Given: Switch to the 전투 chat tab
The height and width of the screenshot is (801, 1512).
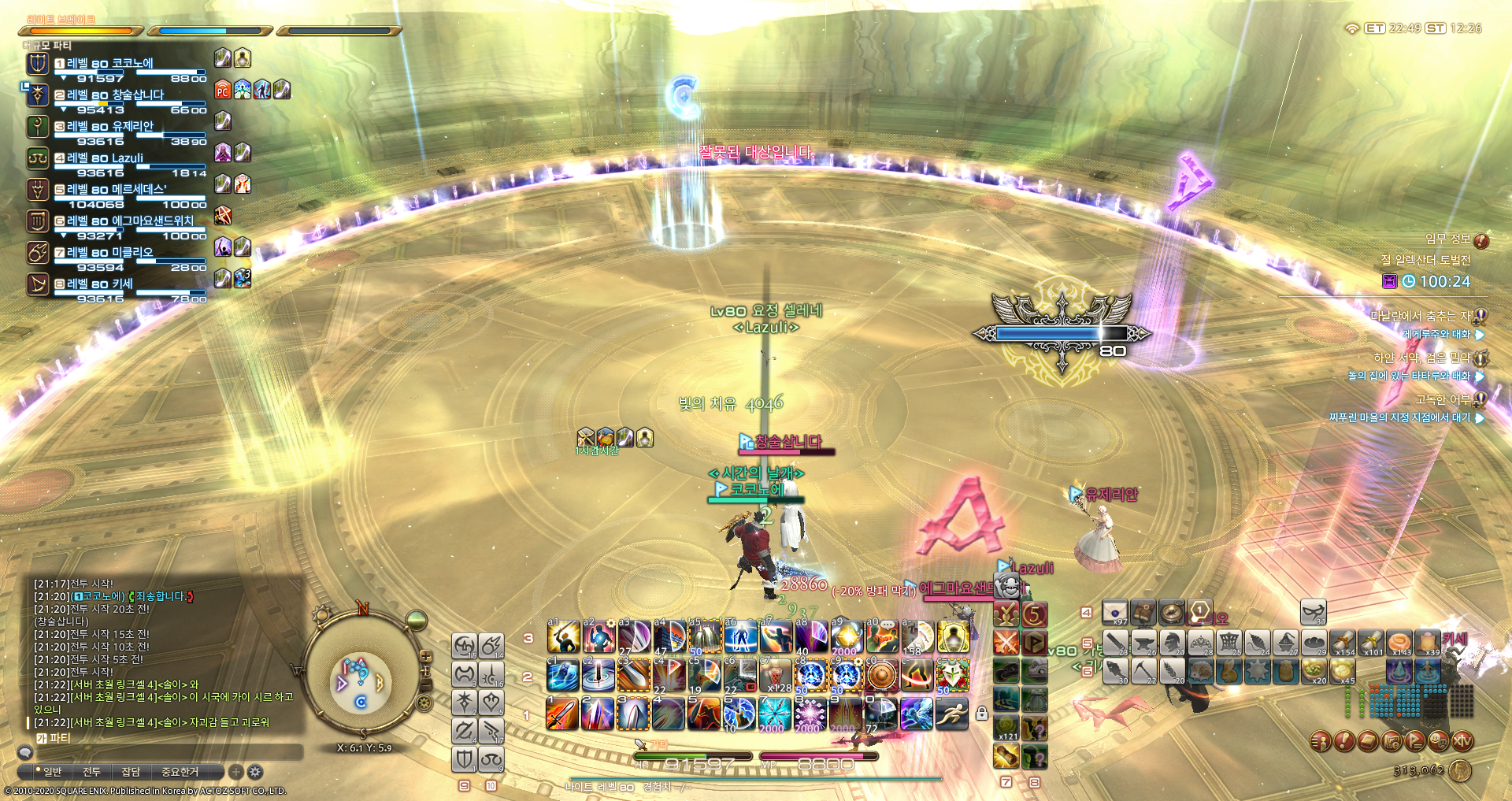Looking at the screenshot, I should (x=91, y=772).
